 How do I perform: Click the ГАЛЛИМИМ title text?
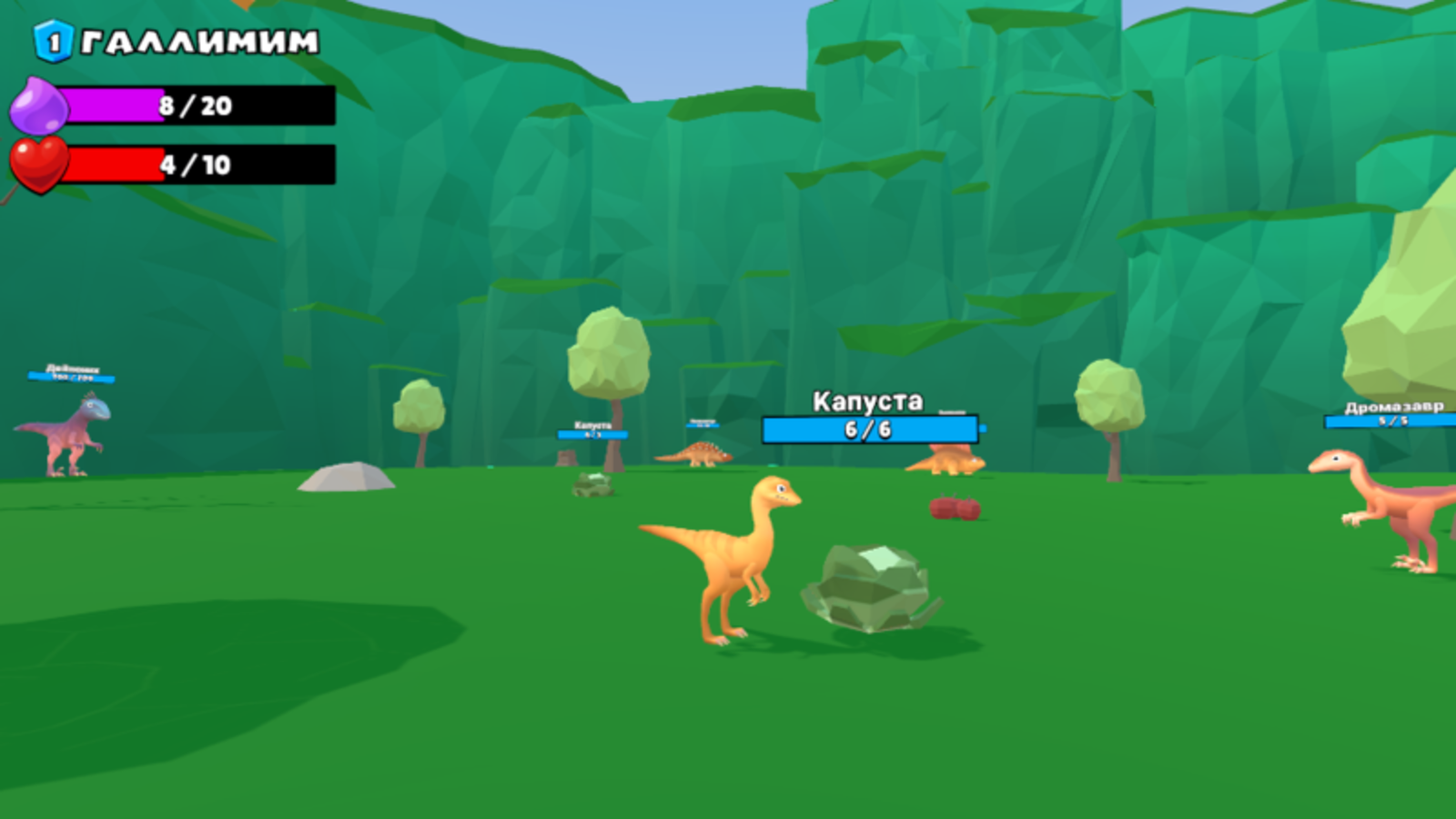point(196,40)
